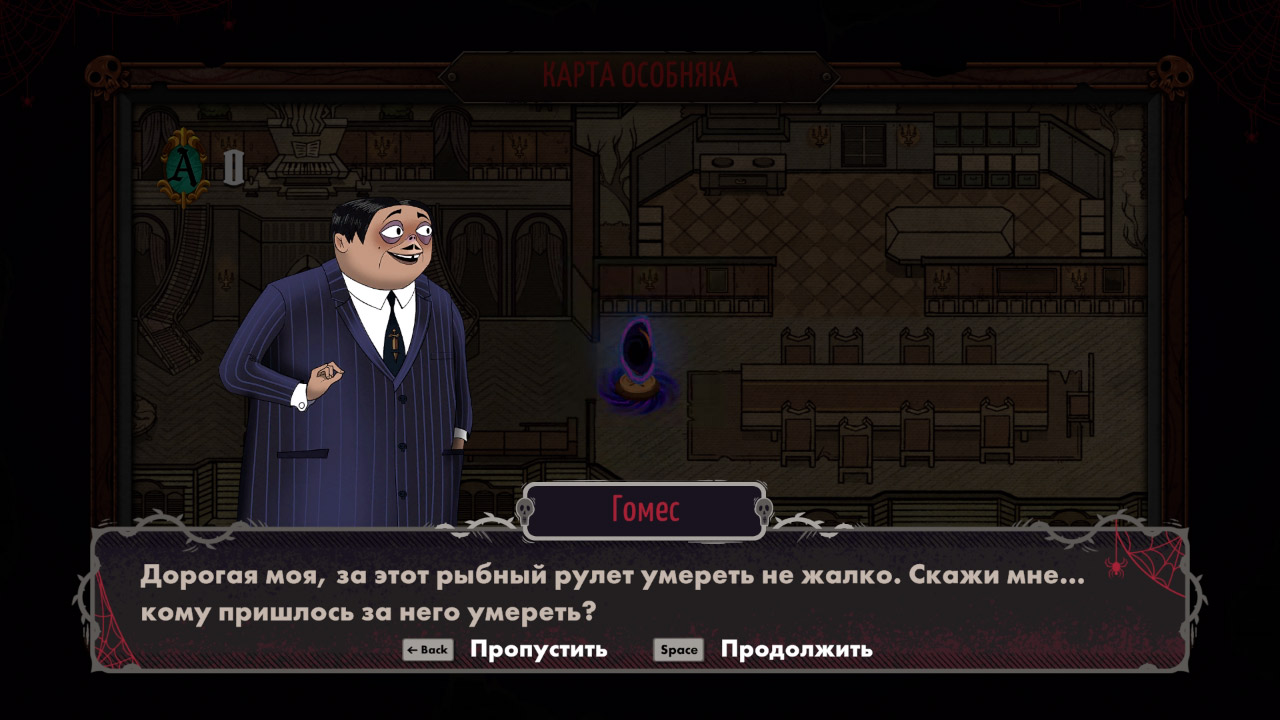Click the skull ornament on the Гомес nameplate
Image resolution: width=1280 pixels, height=720 pixels.
pos(524,509)
